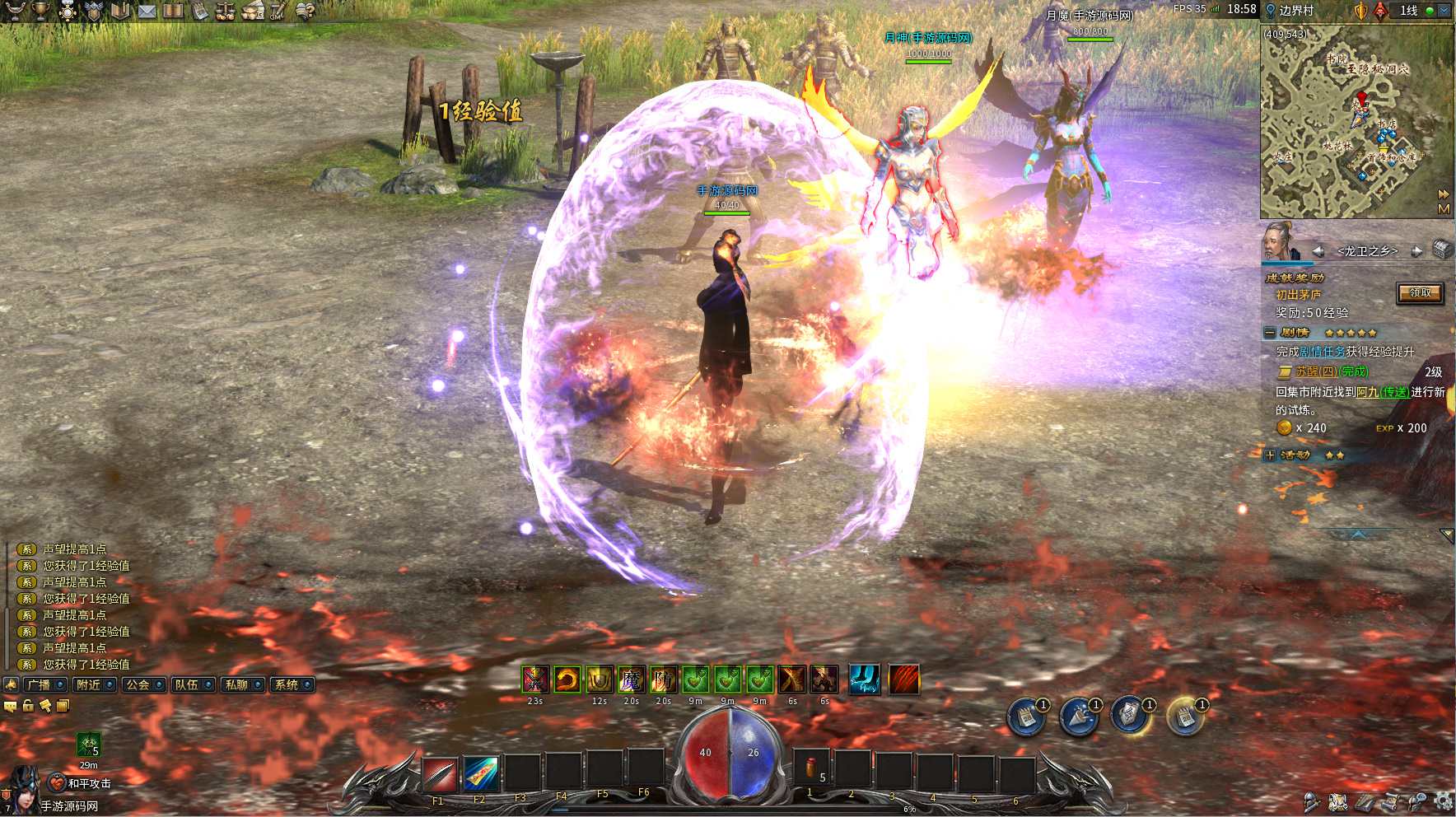Use the blue glowing item in F2 slot
The width and height of the screenshot is (1456, 817).
tap(481, 774)
